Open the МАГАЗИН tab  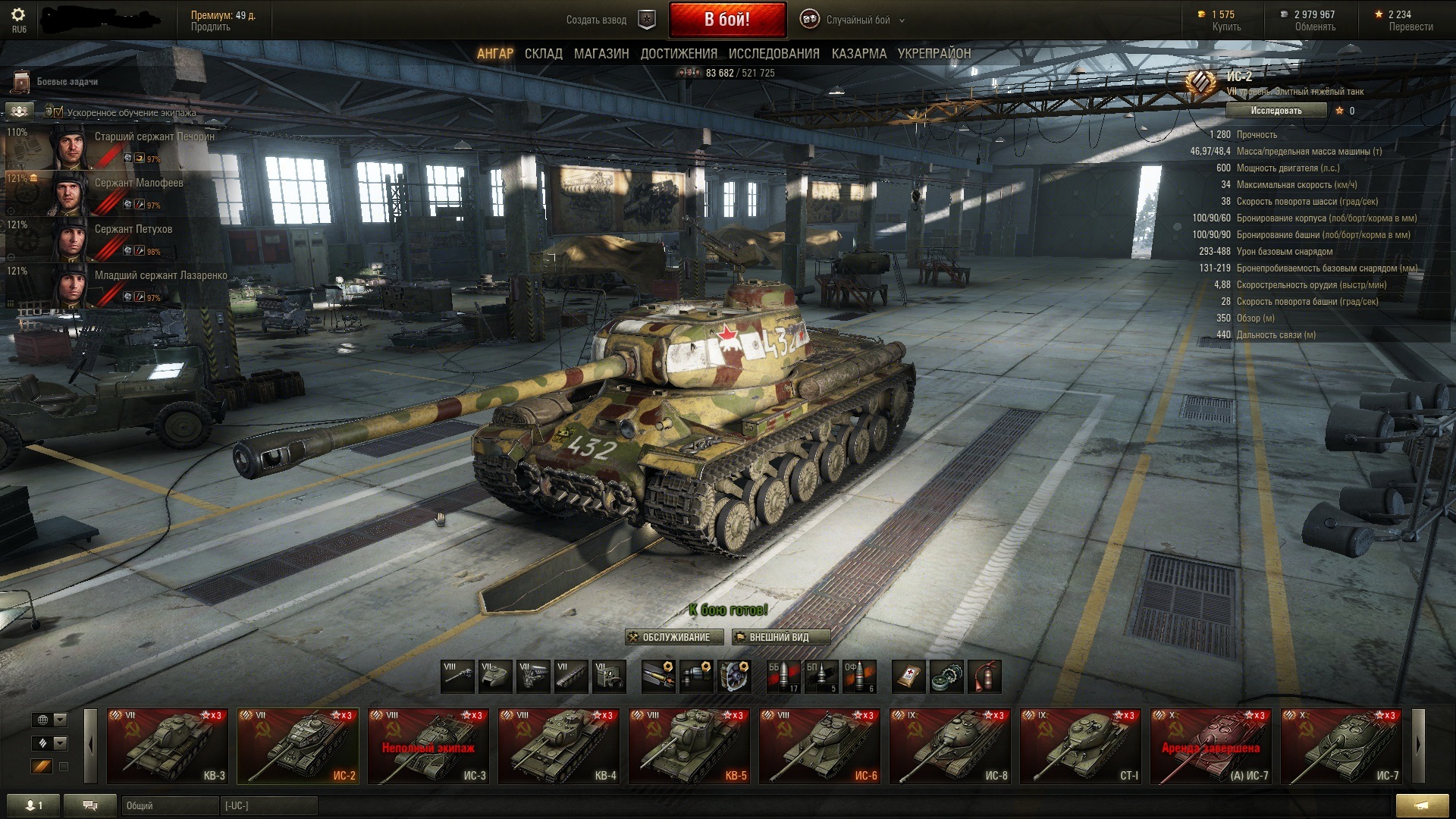601,54
